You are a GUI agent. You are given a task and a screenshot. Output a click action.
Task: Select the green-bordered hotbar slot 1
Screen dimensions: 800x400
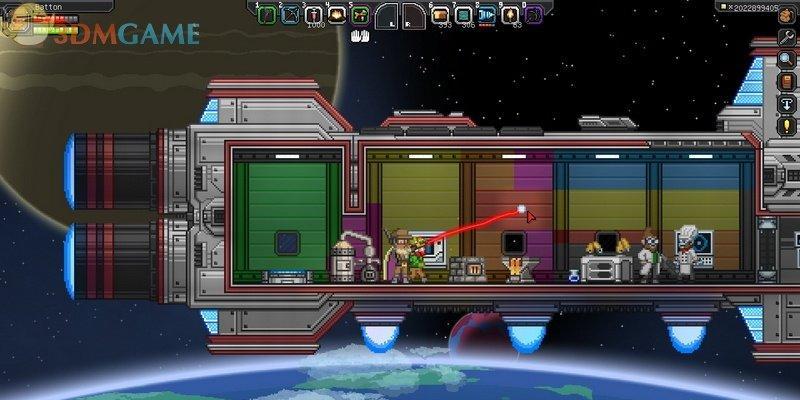click(x=266, y=14)
